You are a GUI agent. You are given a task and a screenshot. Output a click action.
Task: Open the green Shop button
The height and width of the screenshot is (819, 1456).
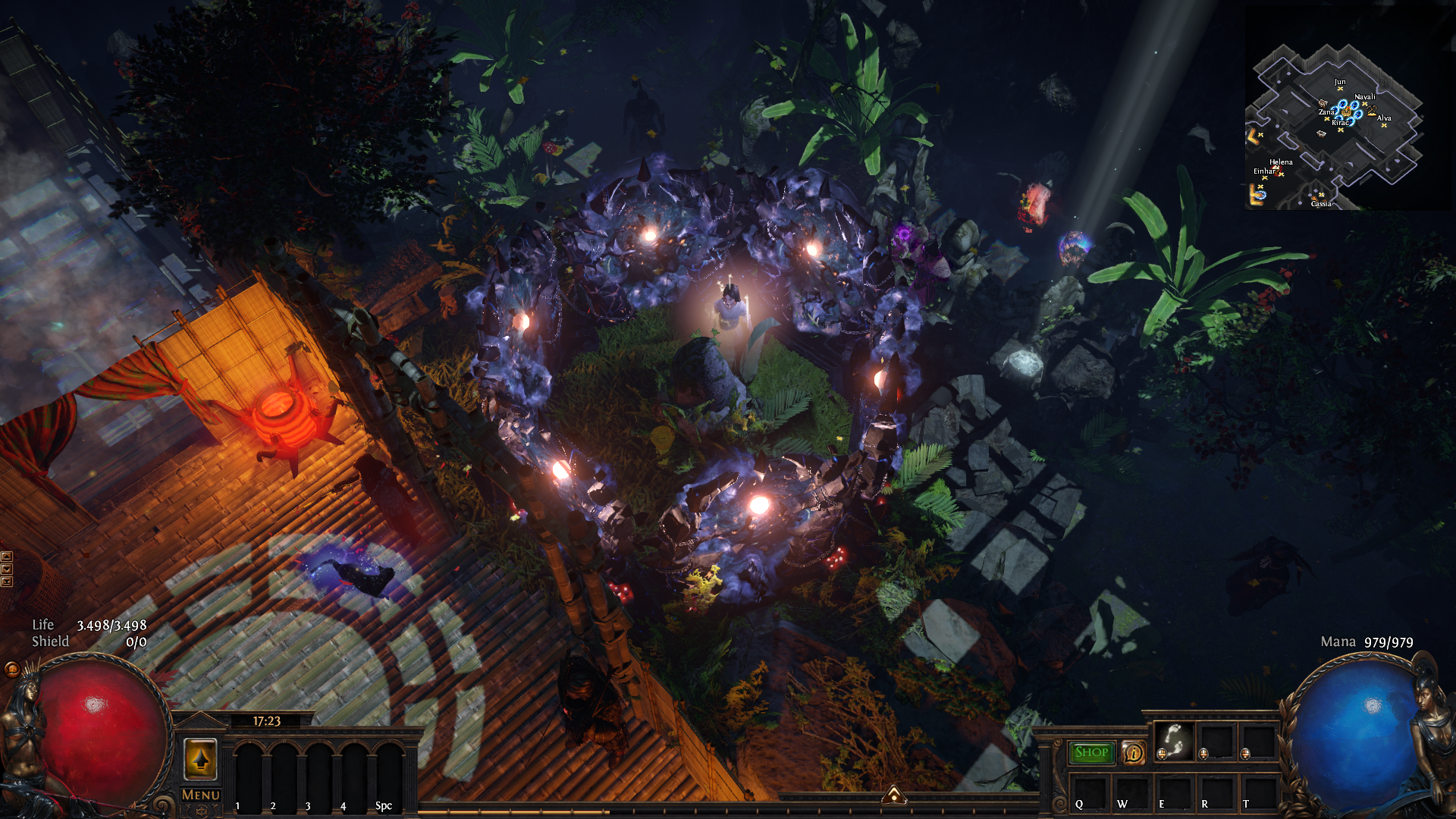point(1091,752)
